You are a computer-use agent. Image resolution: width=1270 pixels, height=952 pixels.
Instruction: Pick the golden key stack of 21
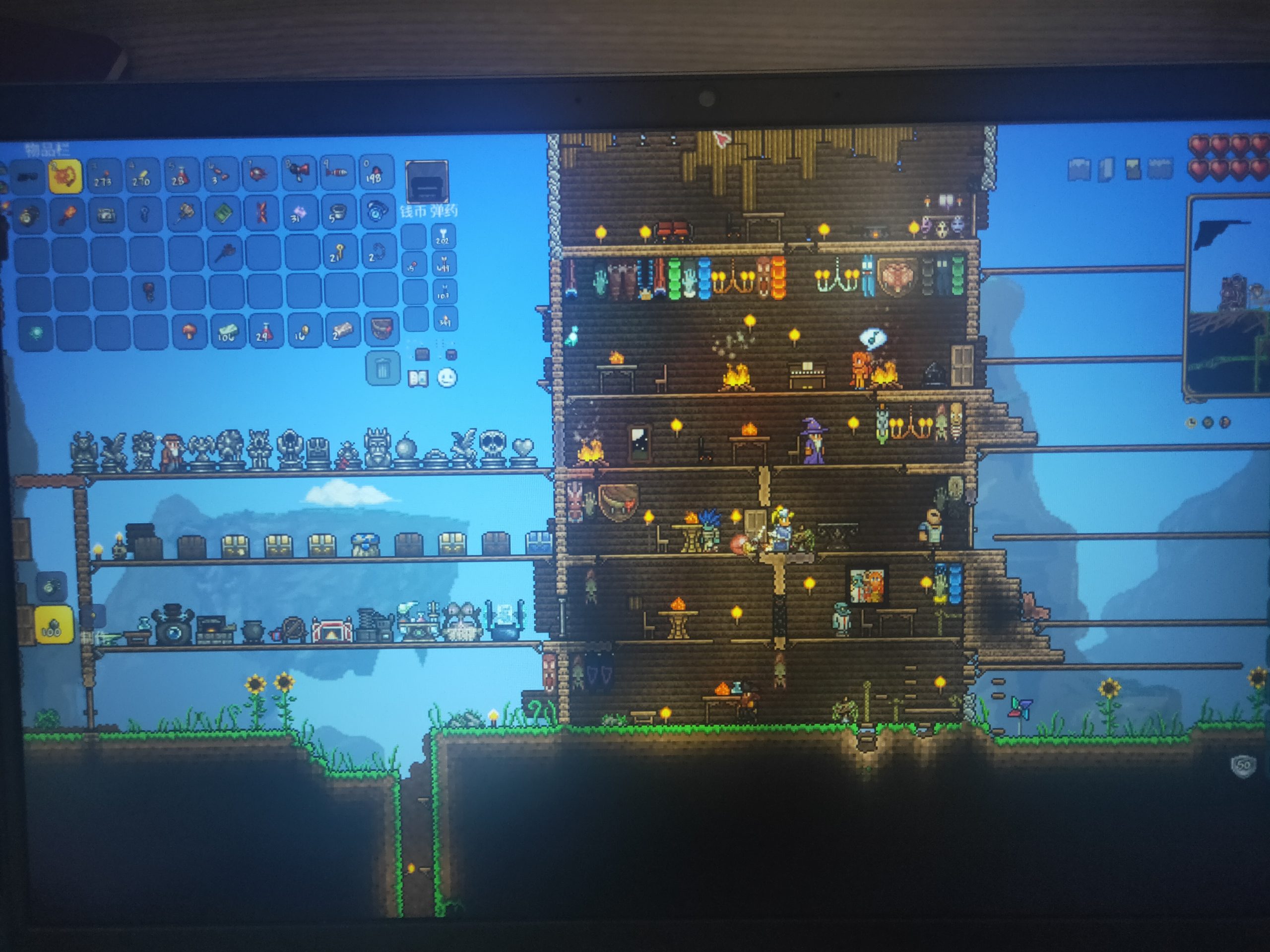click(x=338, y=251)
